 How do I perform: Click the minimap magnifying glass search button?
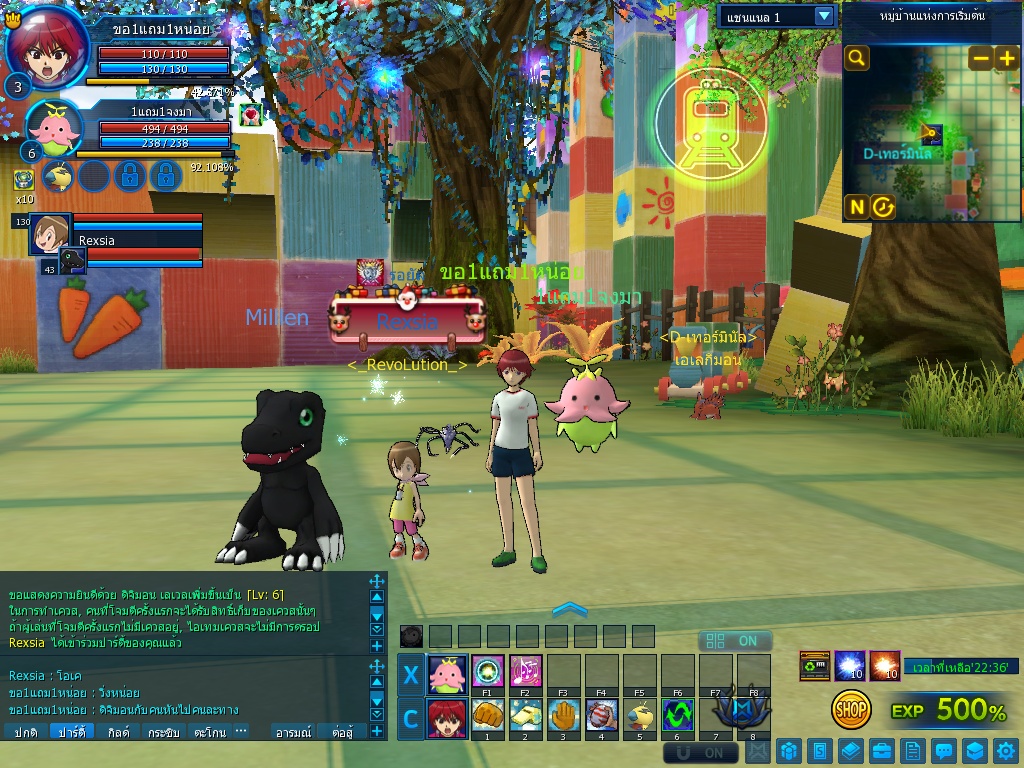point(857,58)
